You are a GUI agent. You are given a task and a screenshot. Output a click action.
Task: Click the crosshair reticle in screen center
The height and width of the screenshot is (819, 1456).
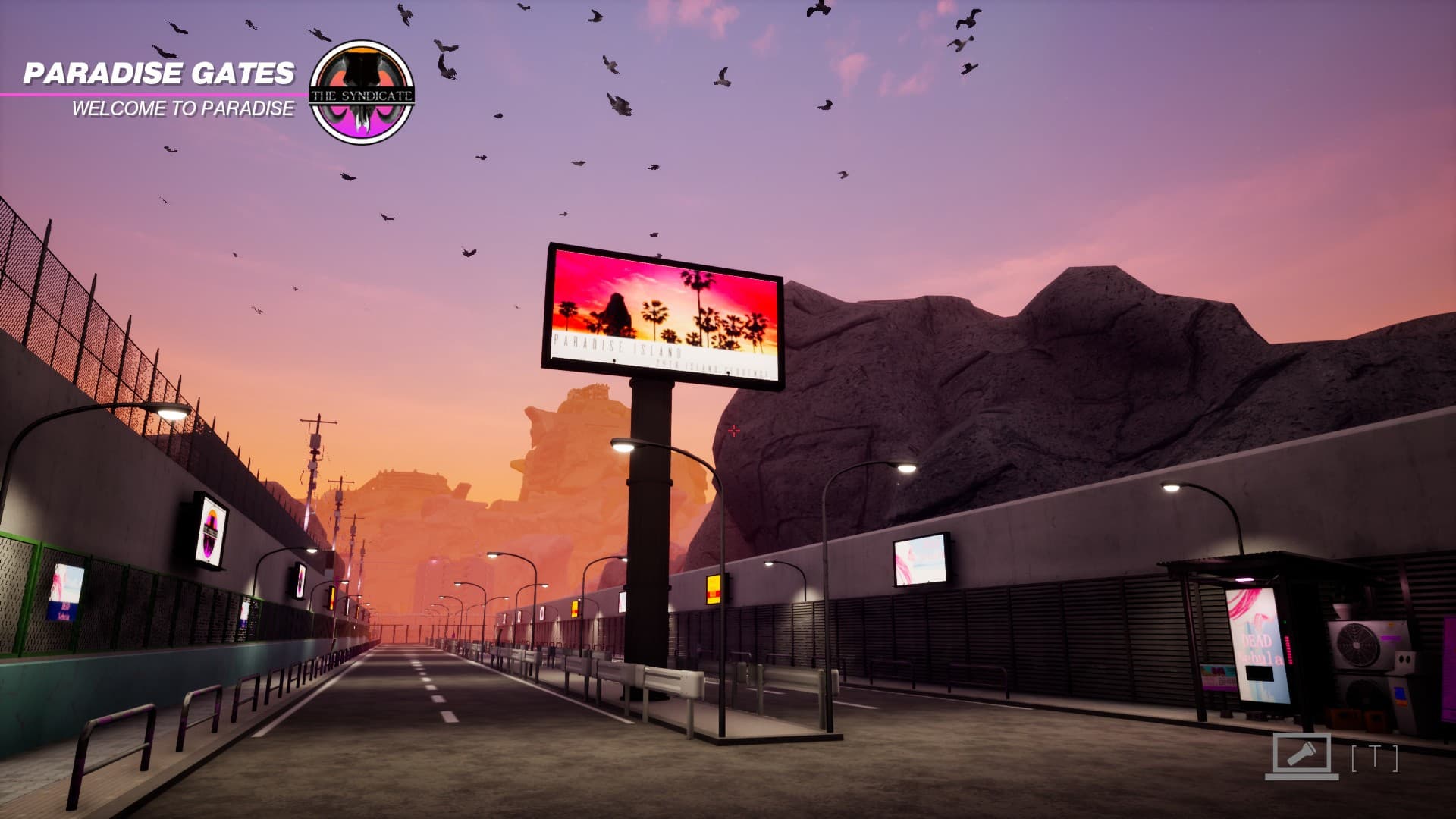point(733,431)
